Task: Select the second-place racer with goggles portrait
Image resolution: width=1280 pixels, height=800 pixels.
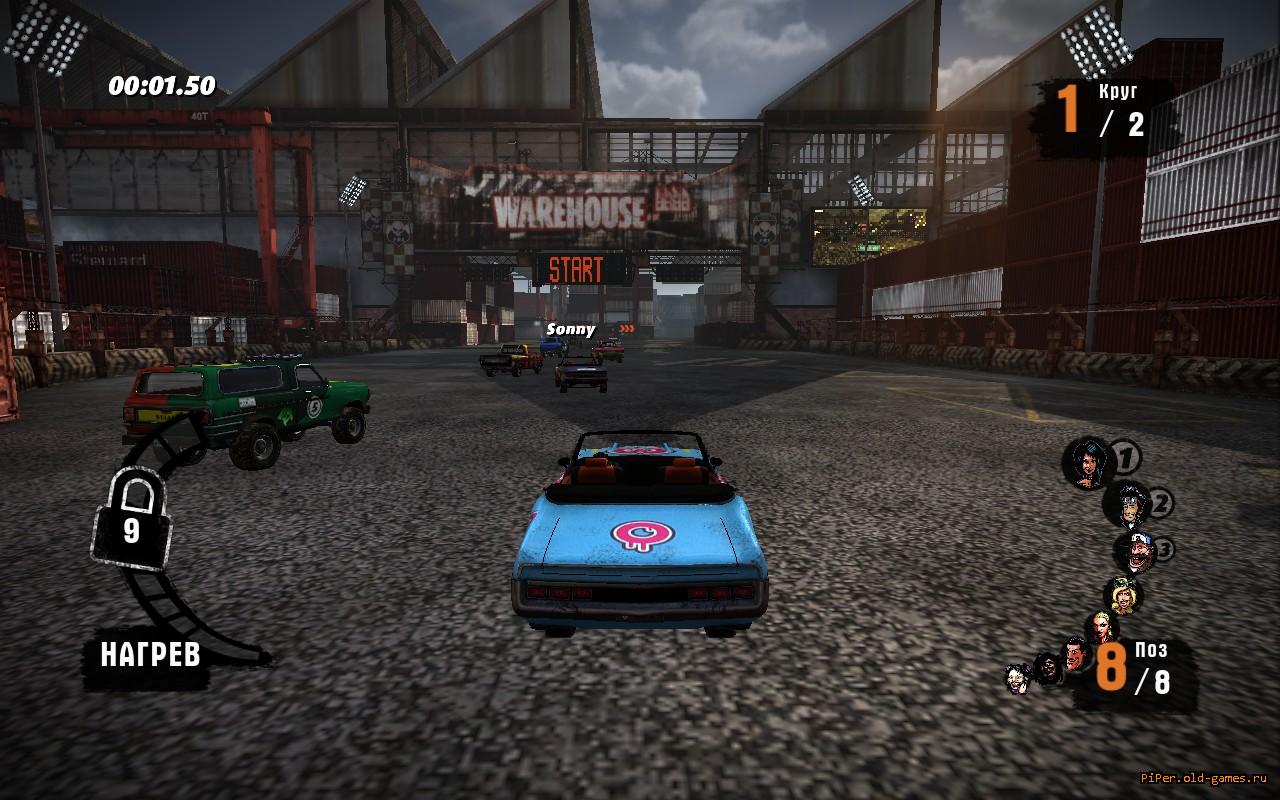Action: (1127, 505)
